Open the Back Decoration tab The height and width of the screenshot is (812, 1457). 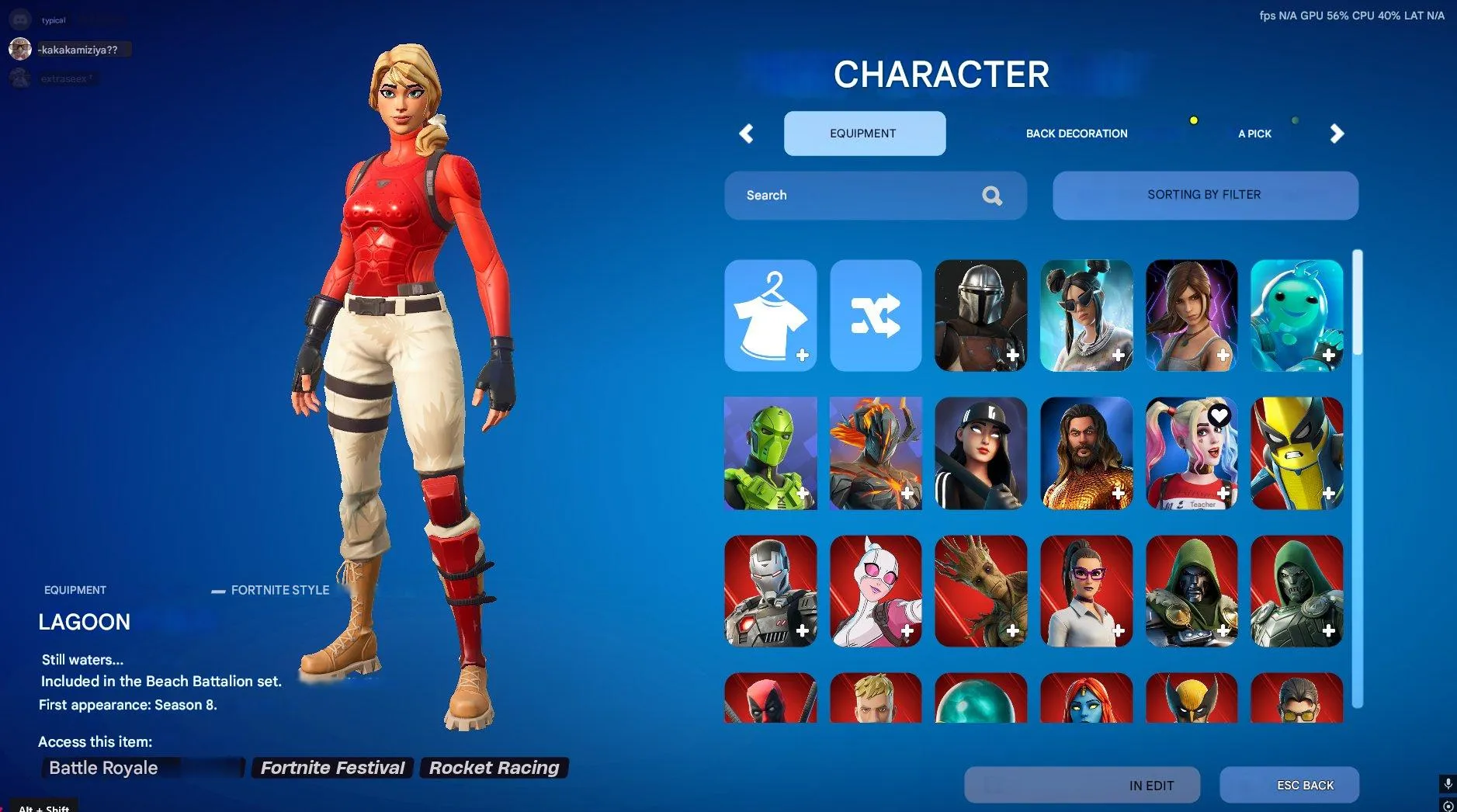[1077, 134]
